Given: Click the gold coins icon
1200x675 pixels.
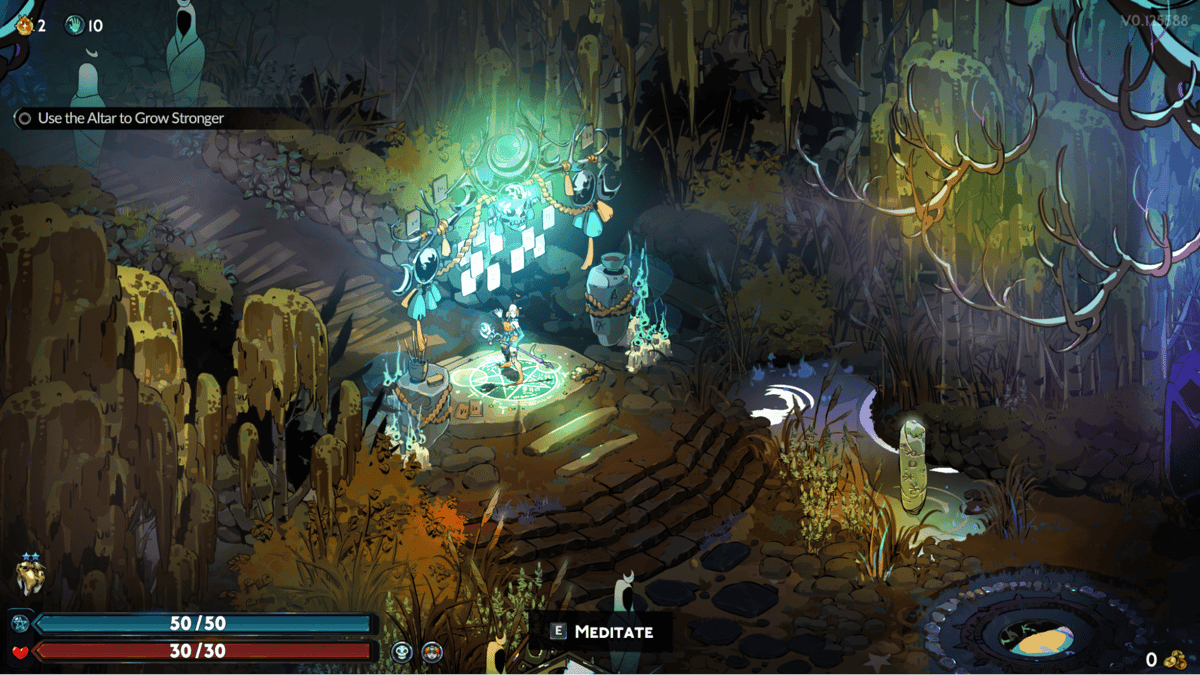Looking at the screenshot, I should pyautogui.click(x=1175, y=659).
